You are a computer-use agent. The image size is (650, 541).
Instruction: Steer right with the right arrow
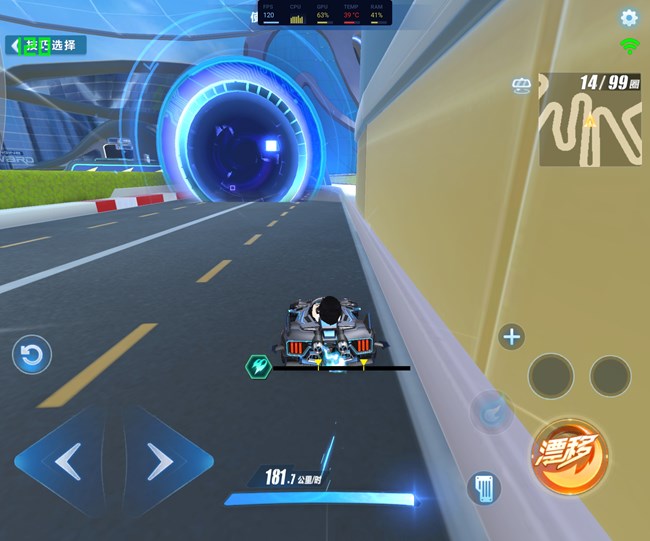160,461
